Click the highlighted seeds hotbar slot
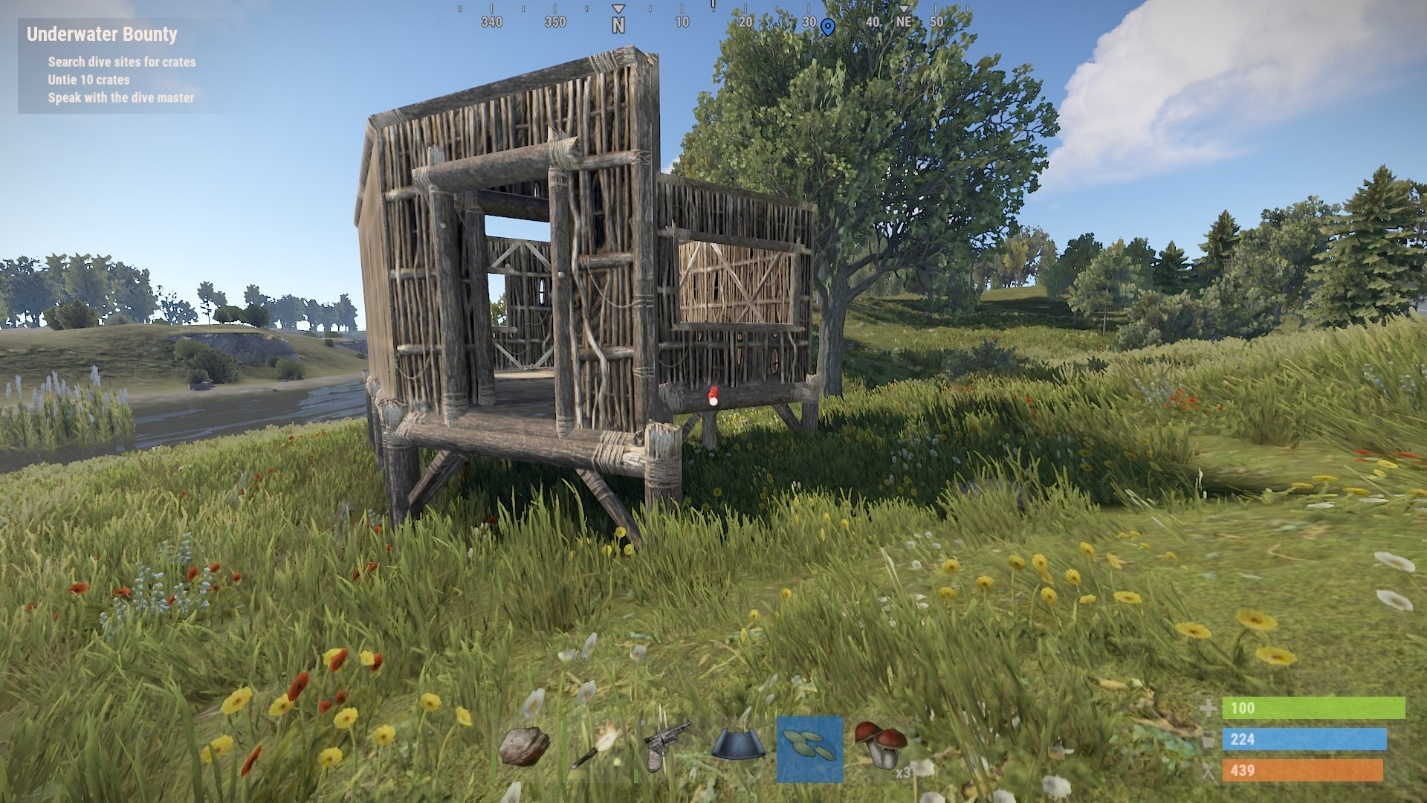1427x803 pixels. point(810,749)
